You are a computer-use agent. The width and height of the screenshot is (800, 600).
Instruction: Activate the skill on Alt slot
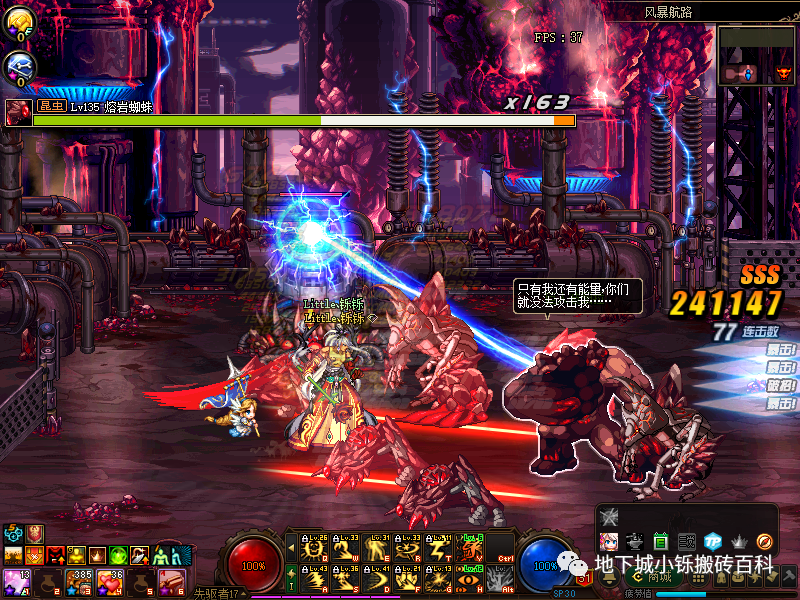(500, 579)
